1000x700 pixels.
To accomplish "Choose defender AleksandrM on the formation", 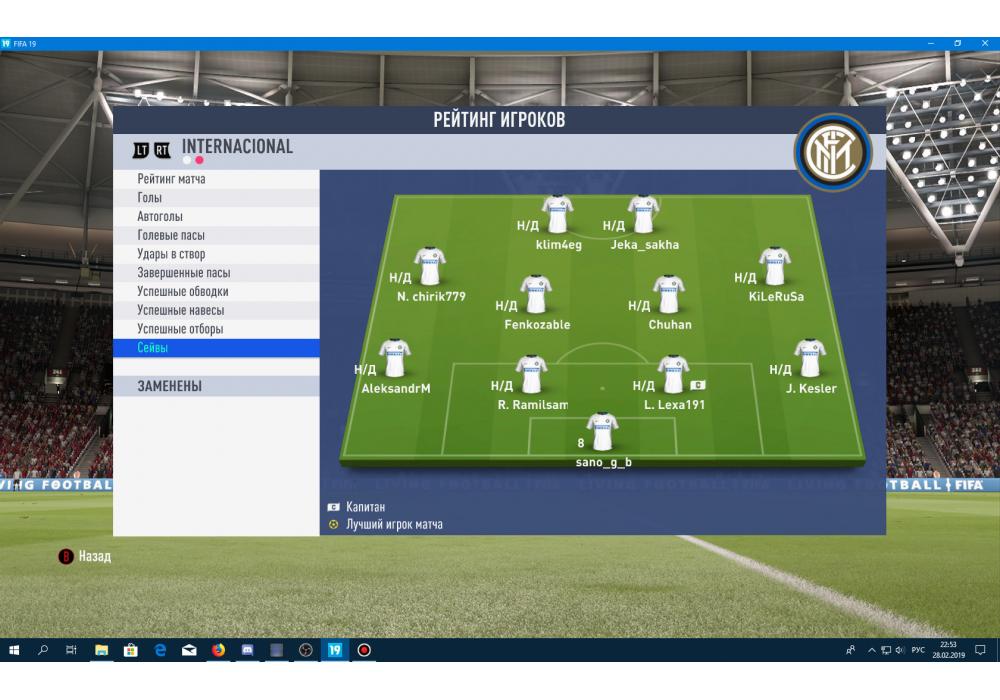I will pos(395,359).
